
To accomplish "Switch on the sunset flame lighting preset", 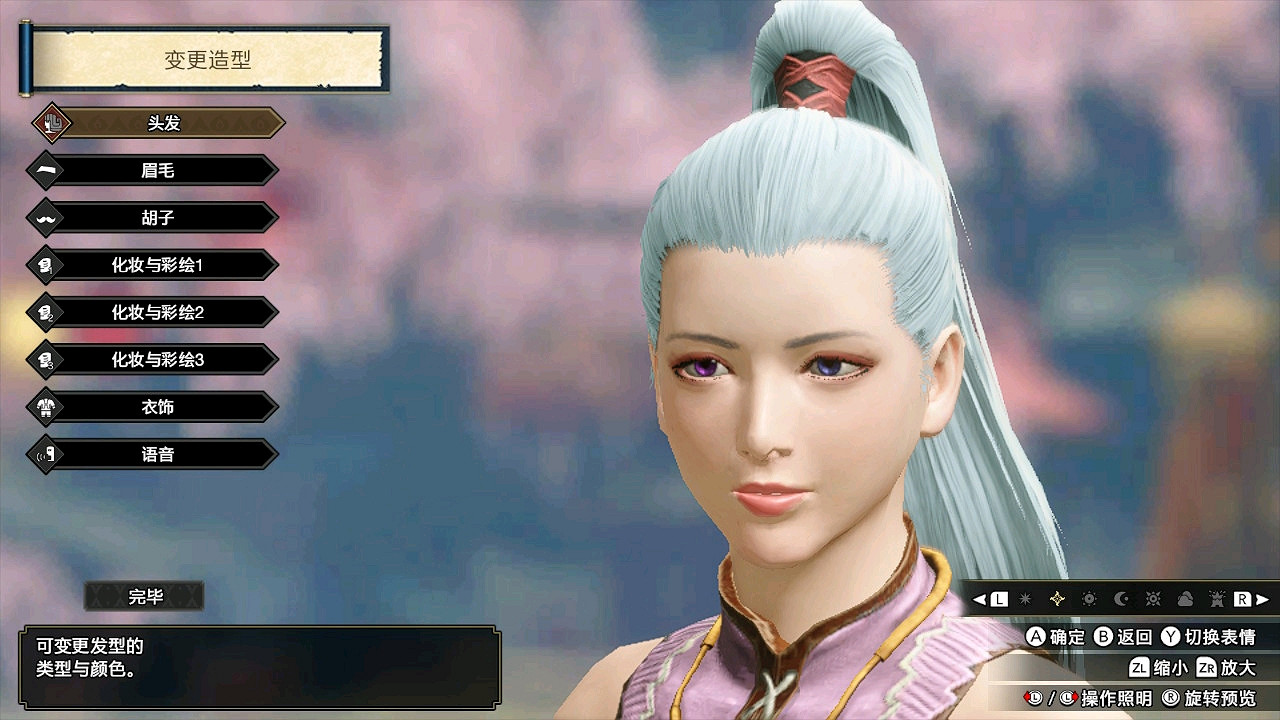I will pyautogui.click(x=1217, y=598).
